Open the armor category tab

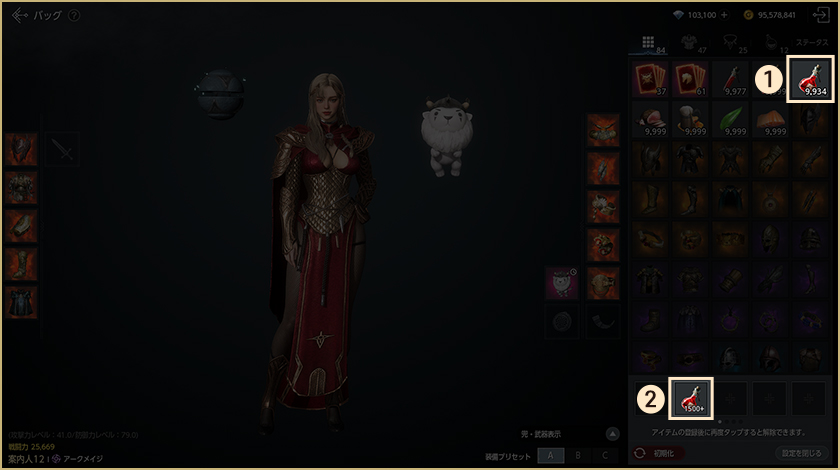689,43
